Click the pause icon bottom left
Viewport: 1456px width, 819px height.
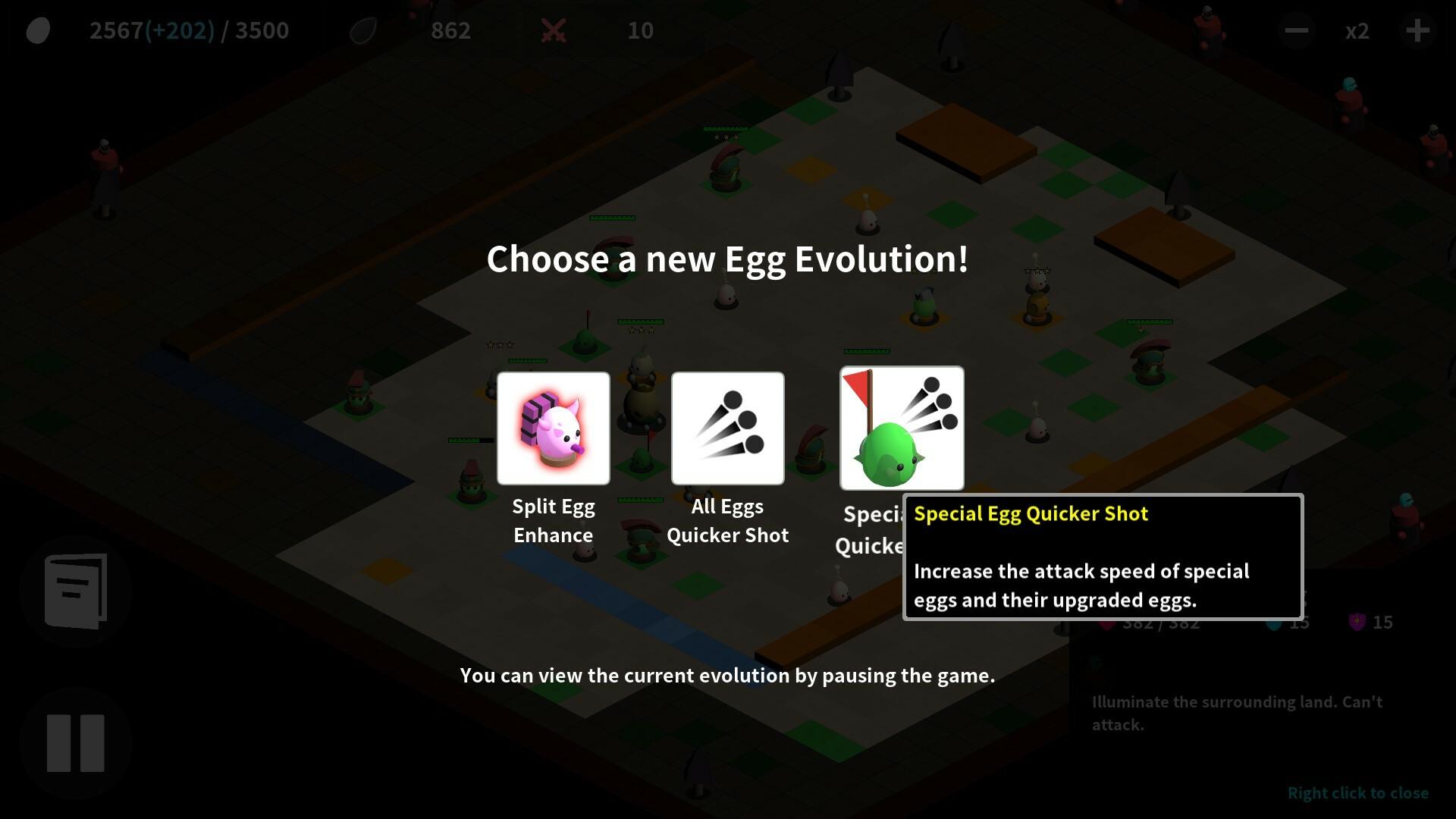pyautogui.click(x=76, y=743)
